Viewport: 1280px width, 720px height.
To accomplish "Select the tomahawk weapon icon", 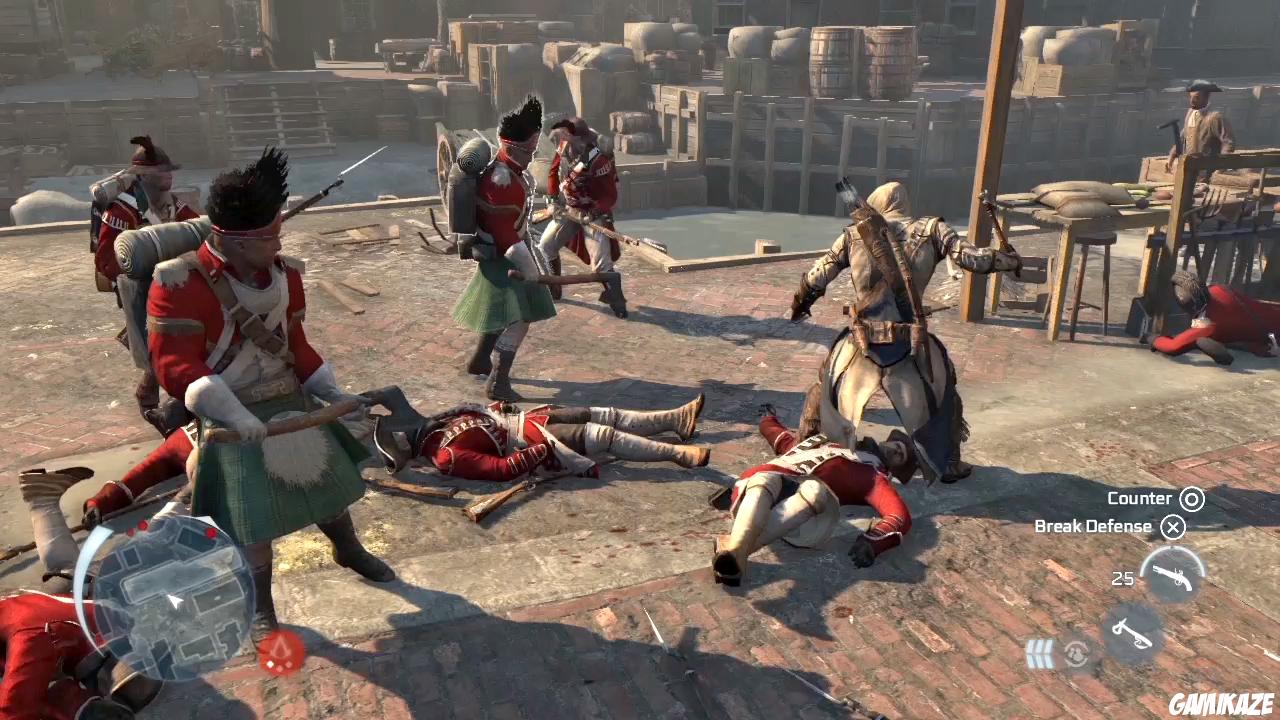I will [x=1132, y=631].
